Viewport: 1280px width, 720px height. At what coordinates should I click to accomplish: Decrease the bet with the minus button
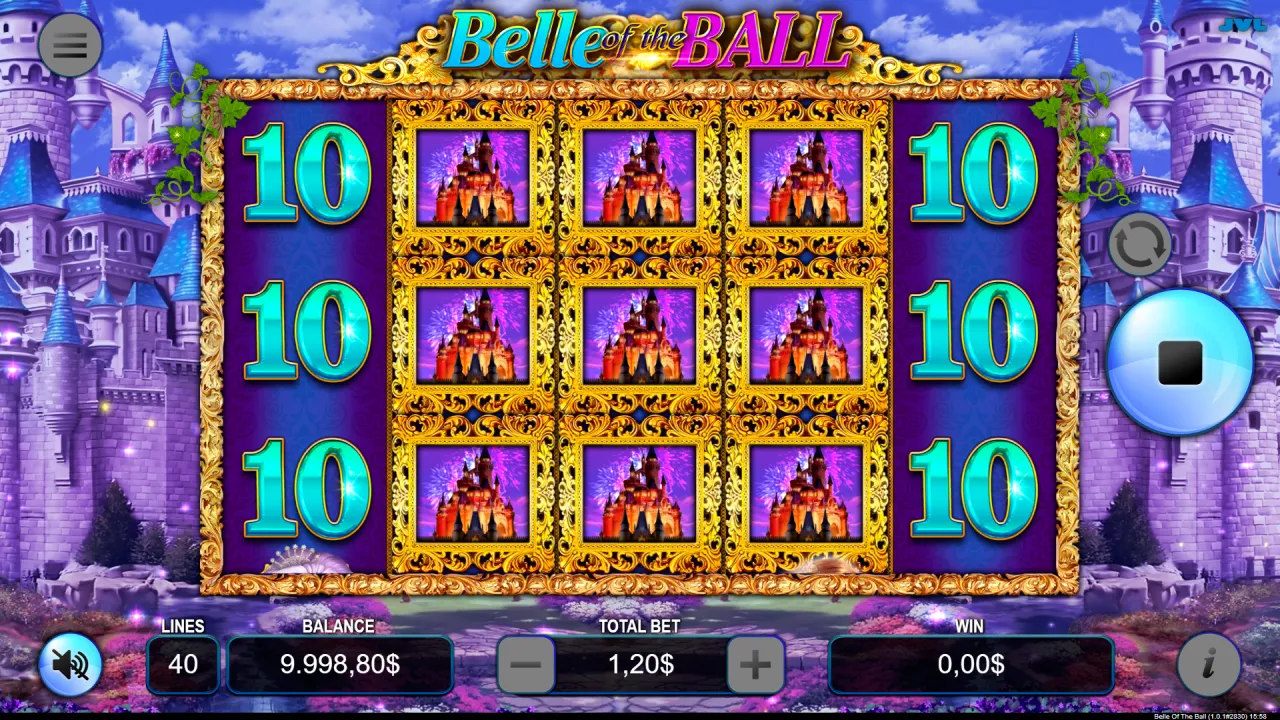(x=525, y=664)
